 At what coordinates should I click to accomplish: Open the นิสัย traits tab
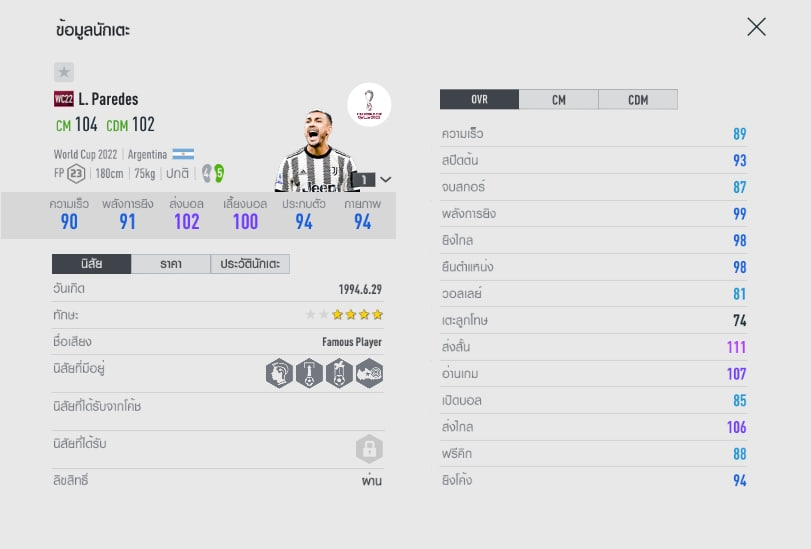(x=91, y=264)
